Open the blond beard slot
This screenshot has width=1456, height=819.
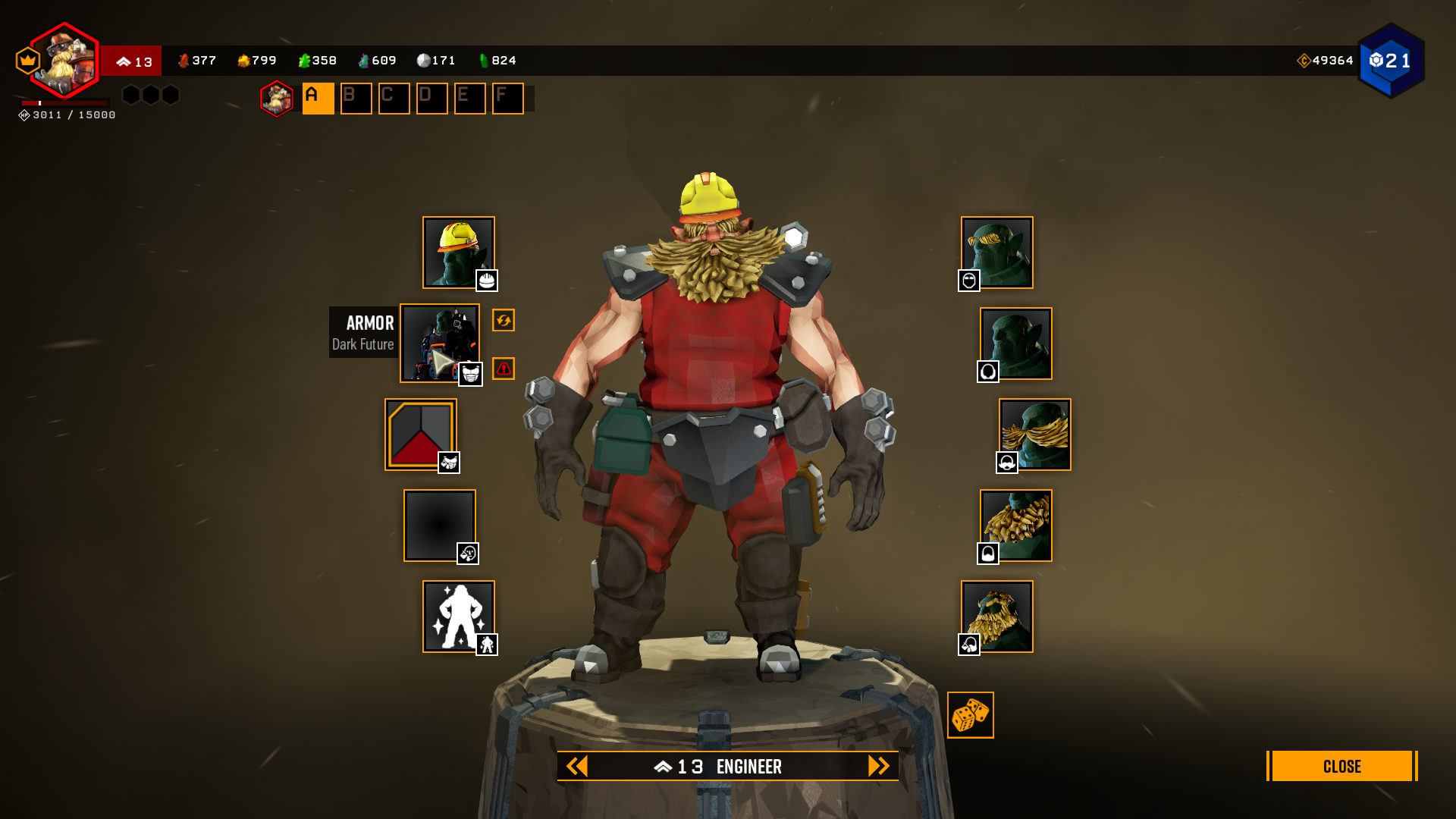pos(1015,526)
